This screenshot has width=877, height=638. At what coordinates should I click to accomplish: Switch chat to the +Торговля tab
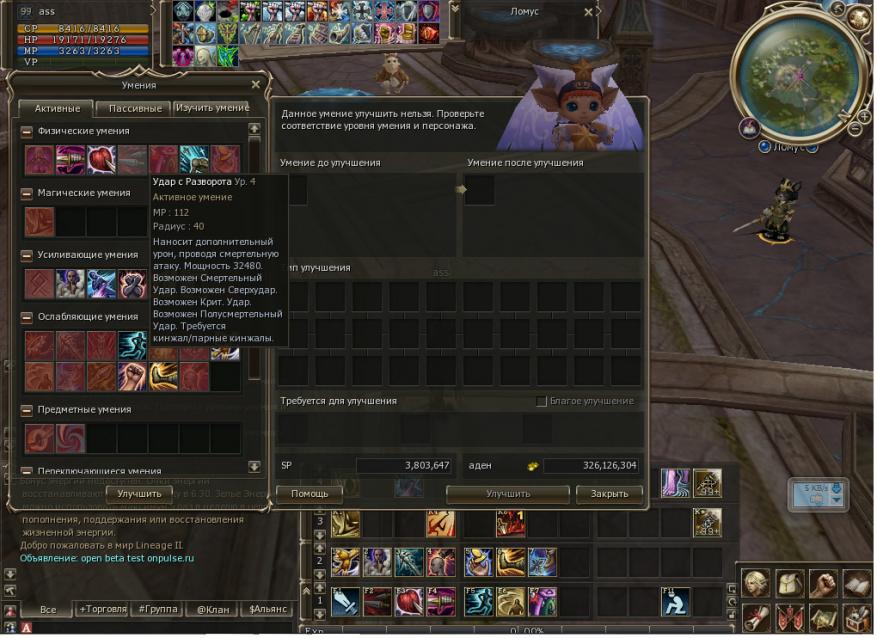click(103, 608)
